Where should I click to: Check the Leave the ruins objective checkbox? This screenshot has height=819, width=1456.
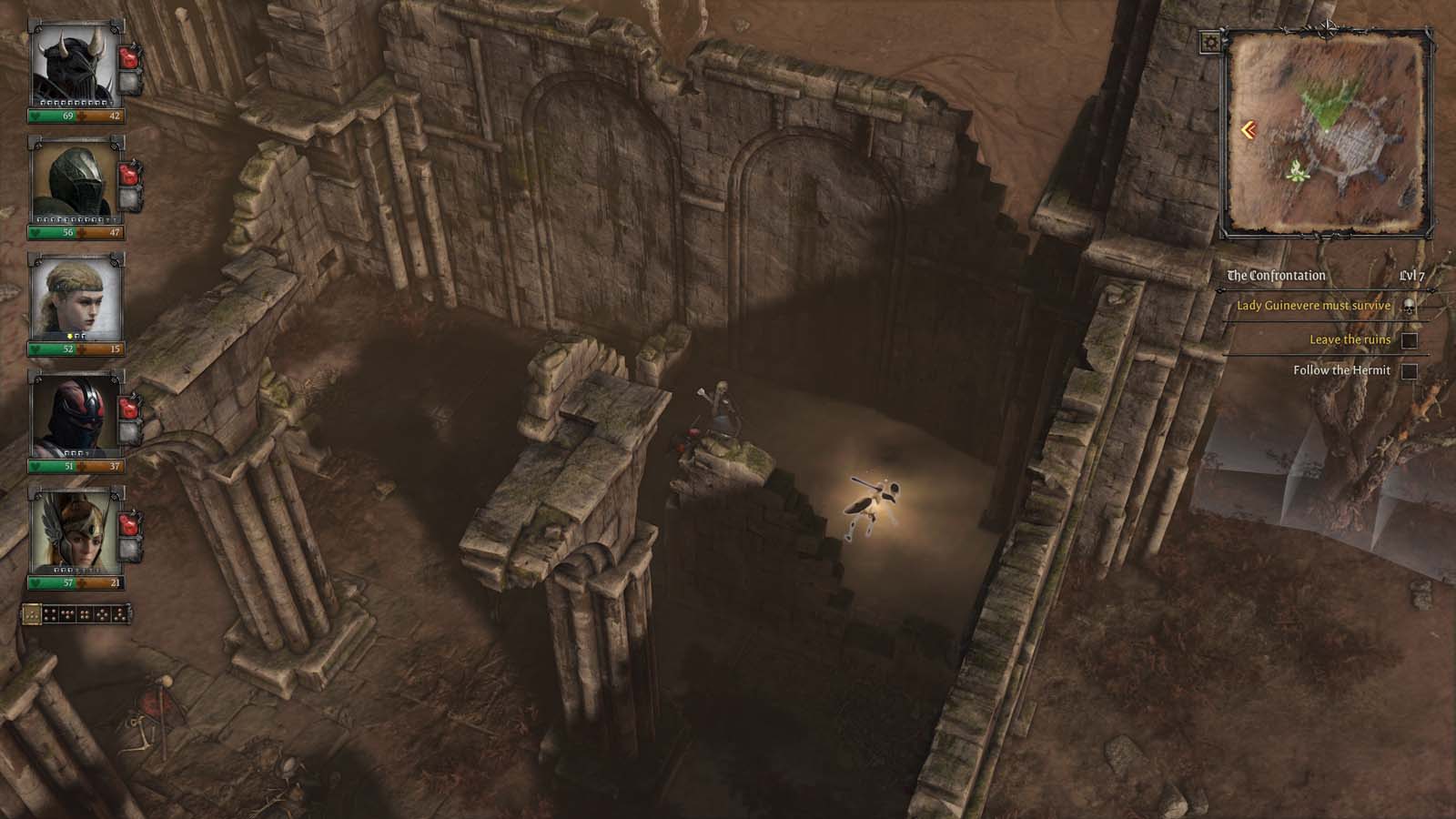pyautogui.click(x=1410, y=342)
